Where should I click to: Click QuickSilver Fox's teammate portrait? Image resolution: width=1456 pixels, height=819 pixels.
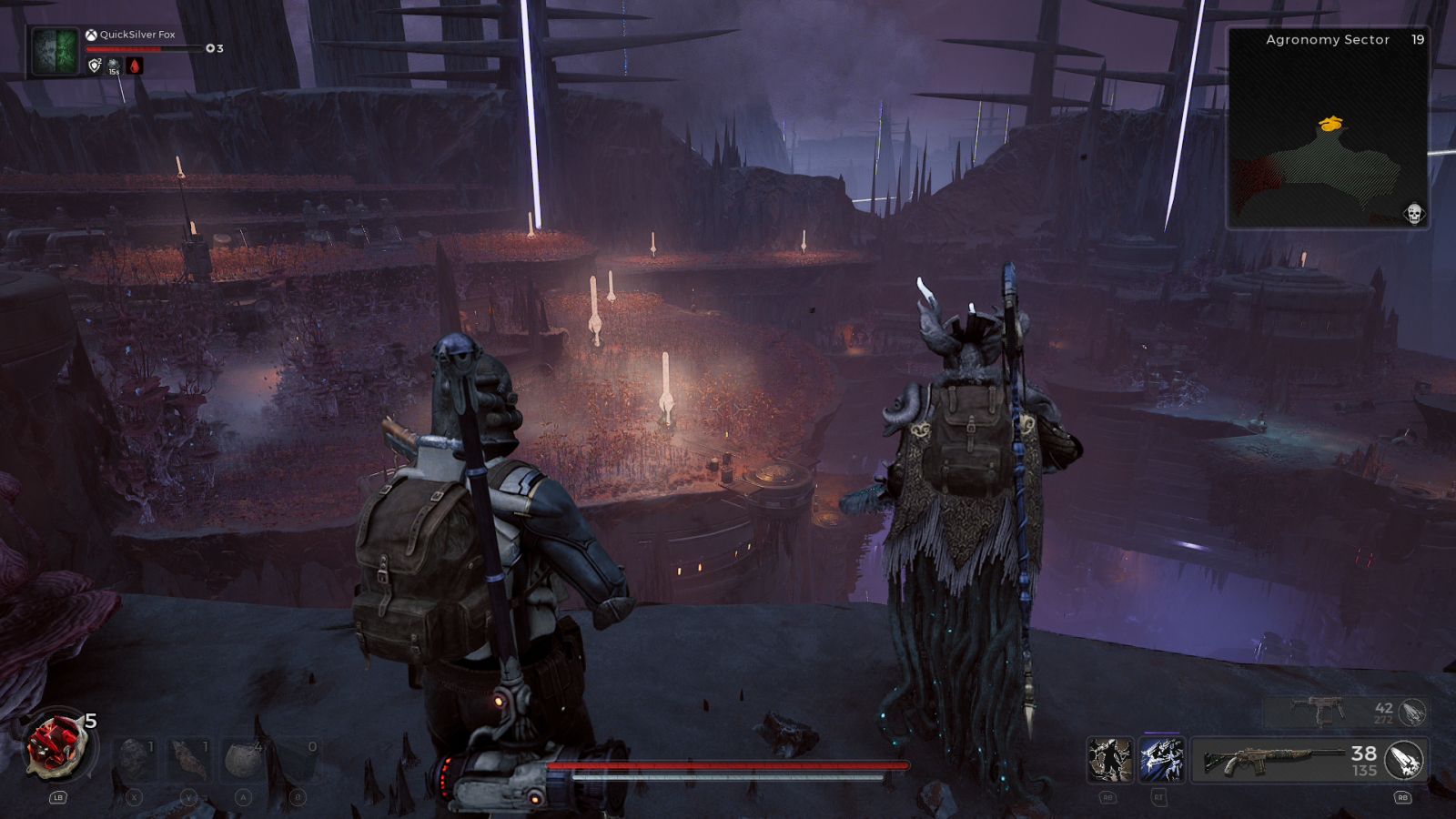(55, 51)
